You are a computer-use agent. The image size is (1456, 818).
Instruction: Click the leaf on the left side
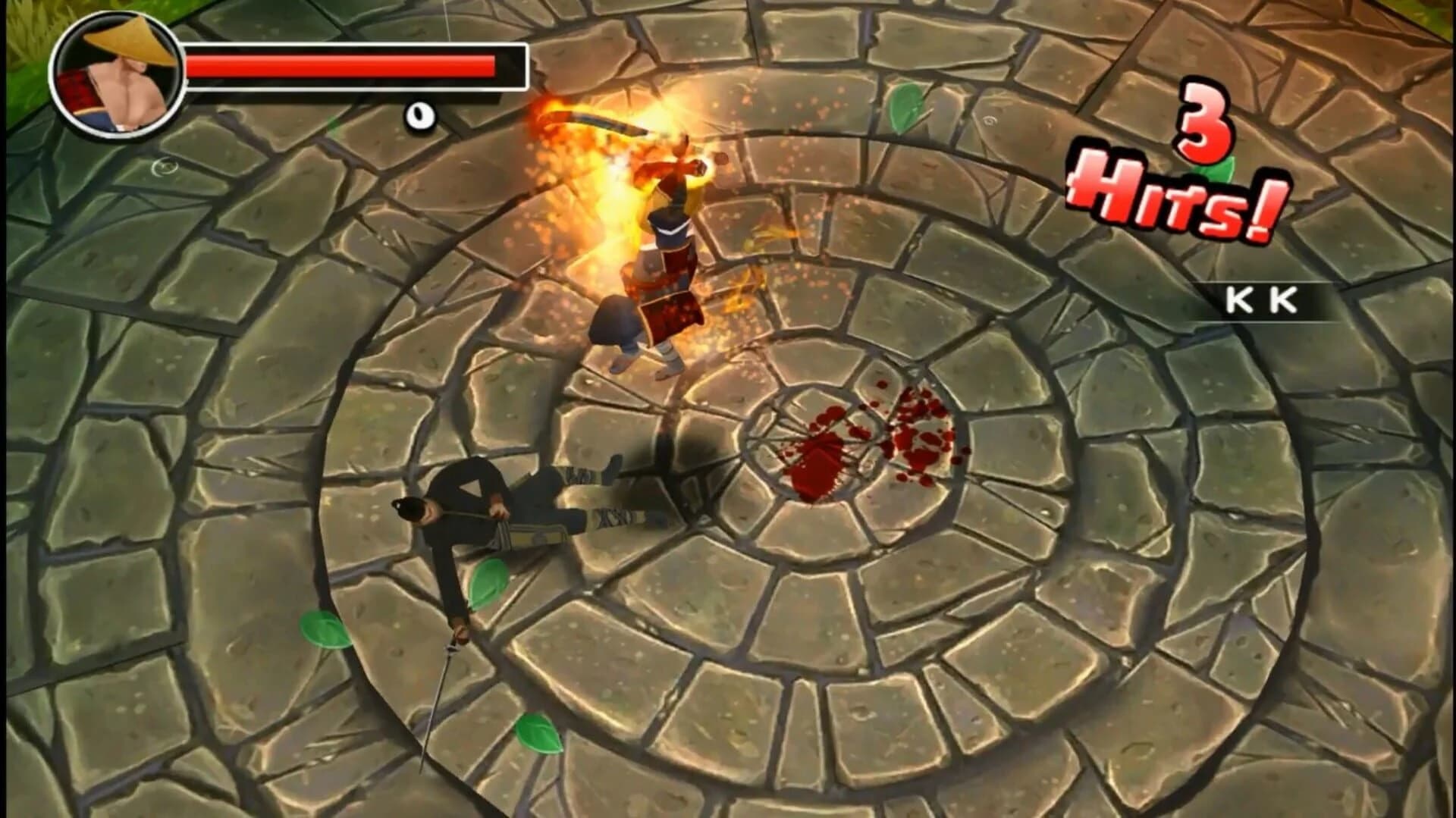point(328,631)
